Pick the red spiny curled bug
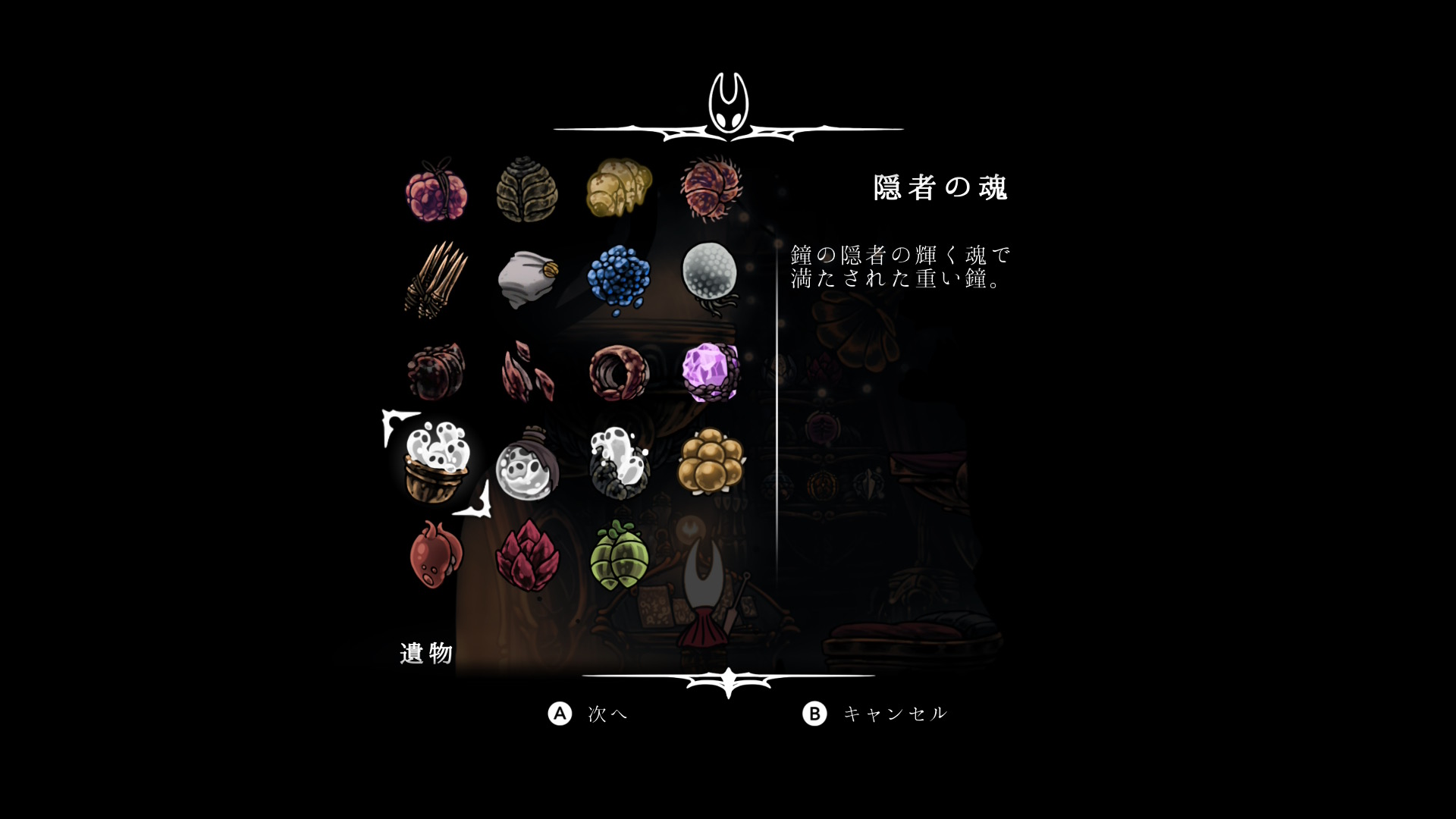This screenshot has height=819, width=1456. pos(711,189)
